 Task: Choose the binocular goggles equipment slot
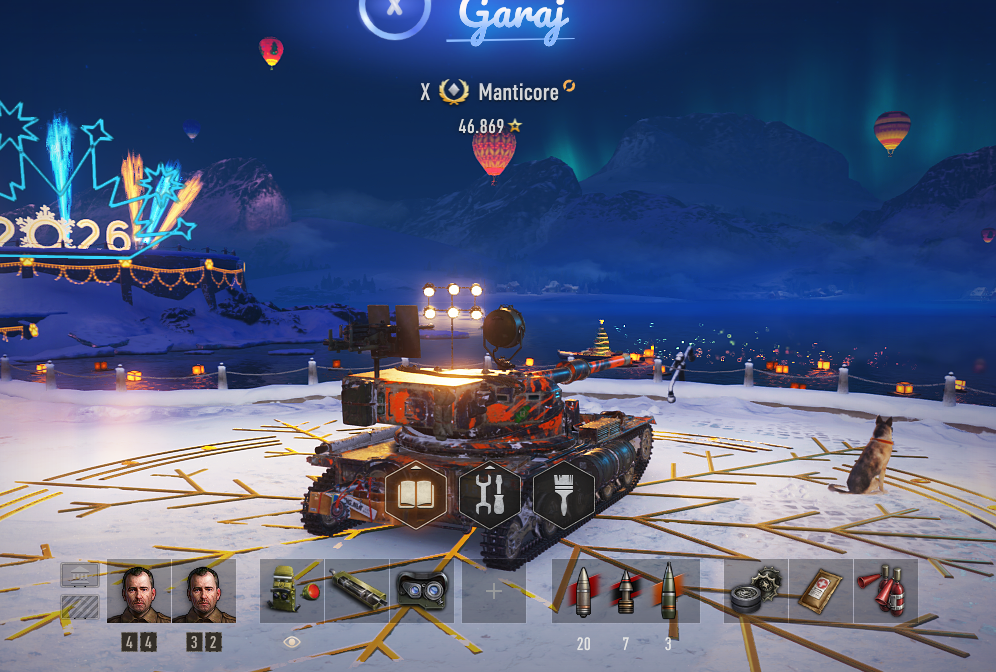(x=421, y=591)
